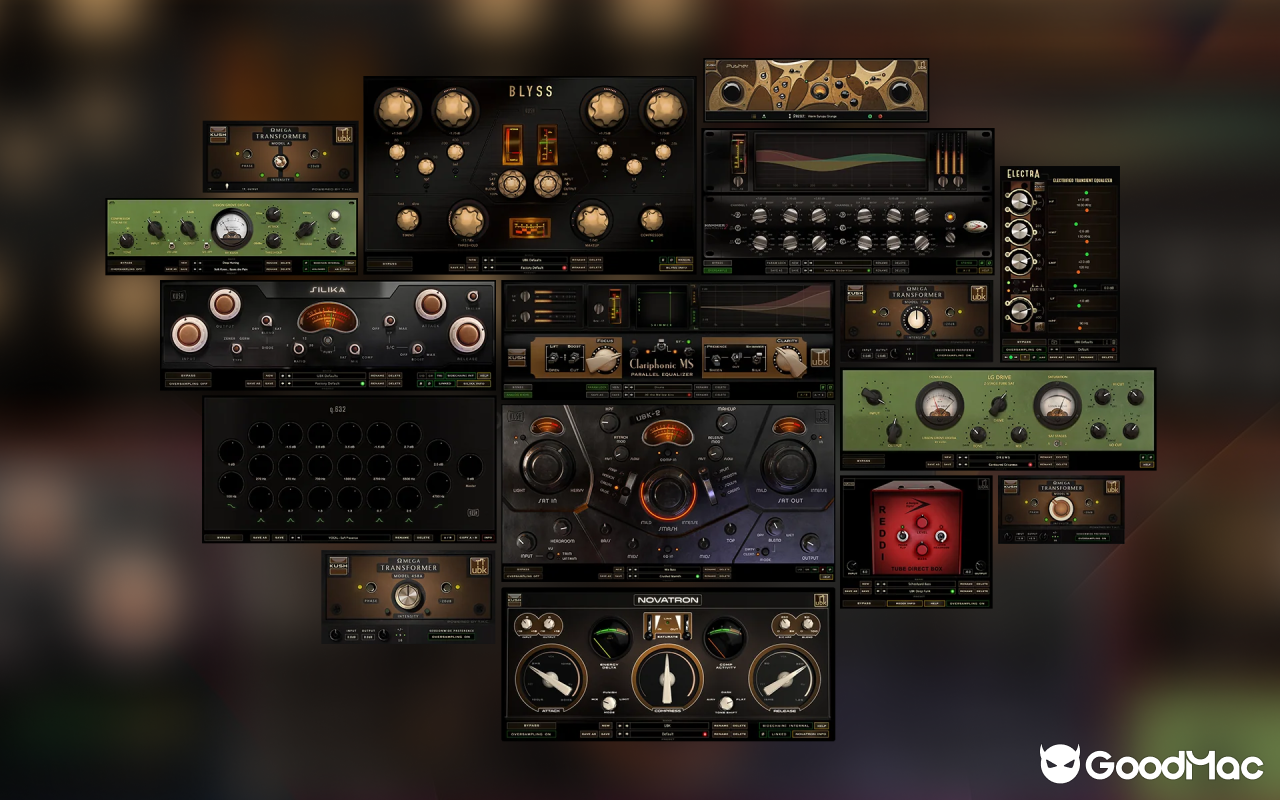Viewport: 1280px width, 800px height.
Task: Open the Default preset list on Novatron
Action: coord(670,734)
